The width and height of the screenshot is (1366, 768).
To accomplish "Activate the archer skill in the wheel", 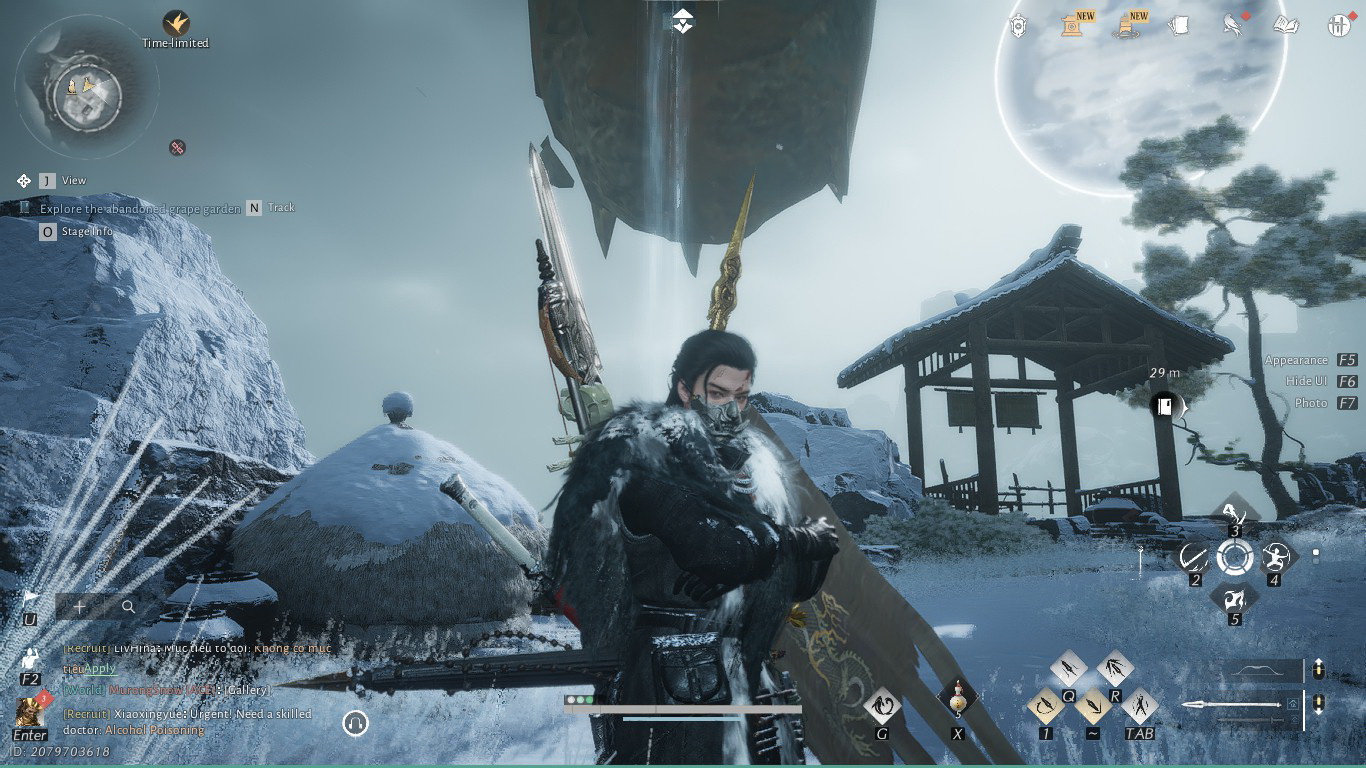I will tap(1273, 557).
